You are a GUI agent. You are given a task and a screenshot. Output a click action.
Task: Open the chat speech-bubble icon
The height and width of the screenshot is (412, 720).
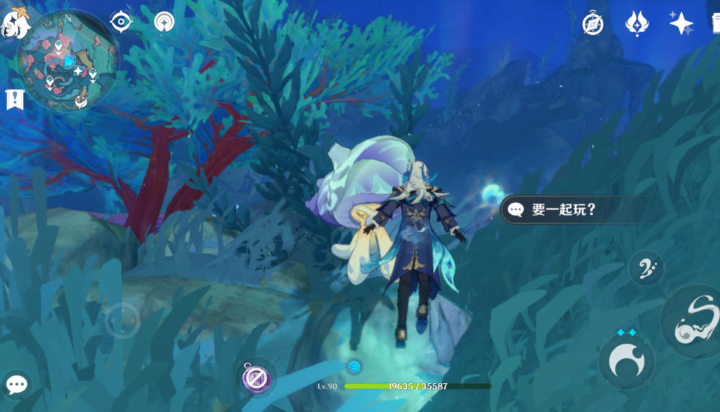(16, 384)
